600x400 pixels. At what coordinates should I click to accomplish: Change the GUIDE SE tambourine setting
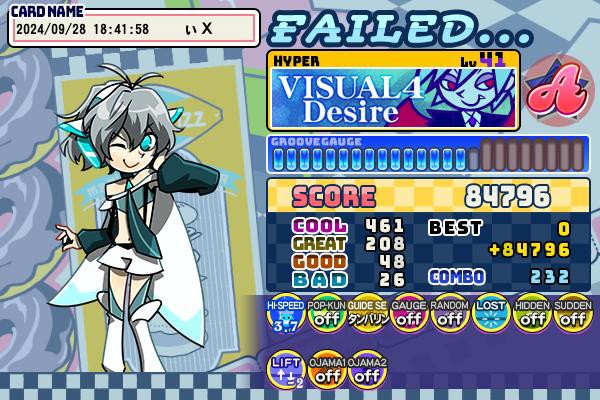coord(367,316)
